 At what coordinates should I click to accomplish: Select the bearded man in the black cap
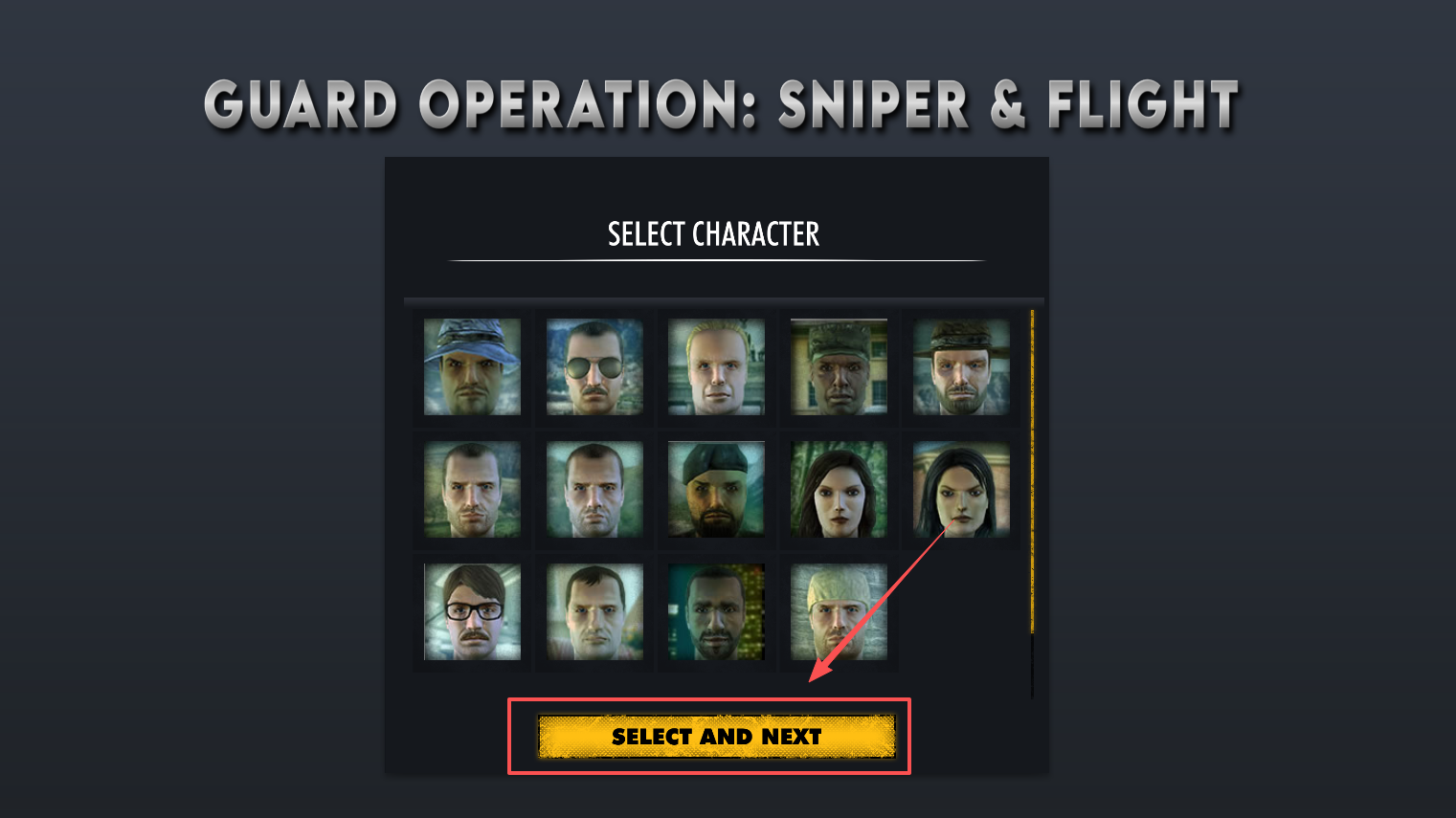tap(716, 489)
